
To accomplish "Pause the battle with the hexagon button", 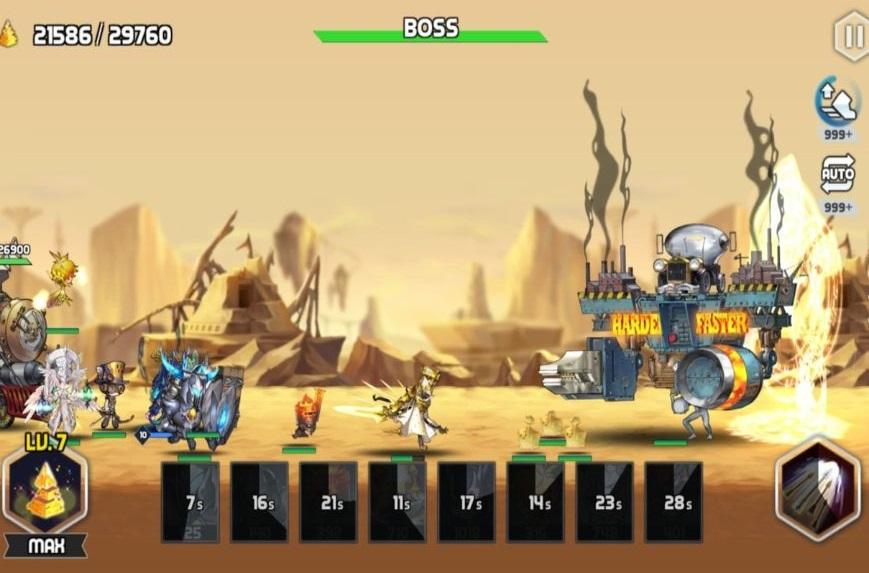I will [852, 37].
